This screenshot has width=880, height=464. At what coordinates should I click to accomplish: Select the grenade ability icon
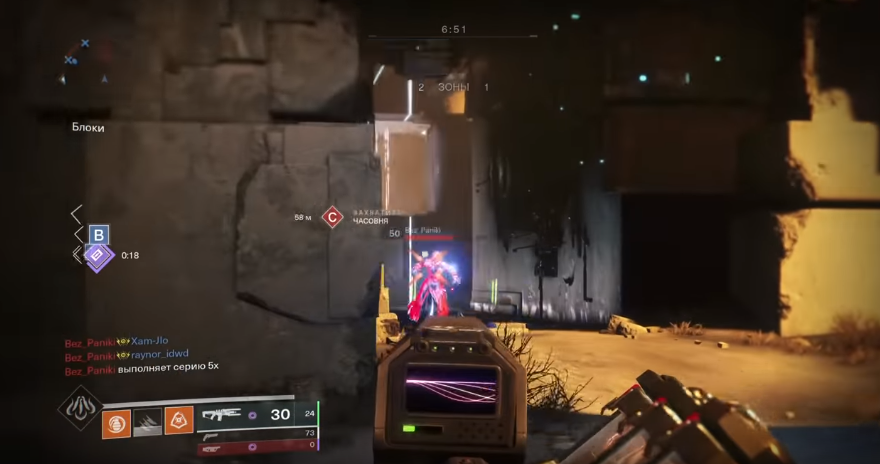tap(116, 423)
